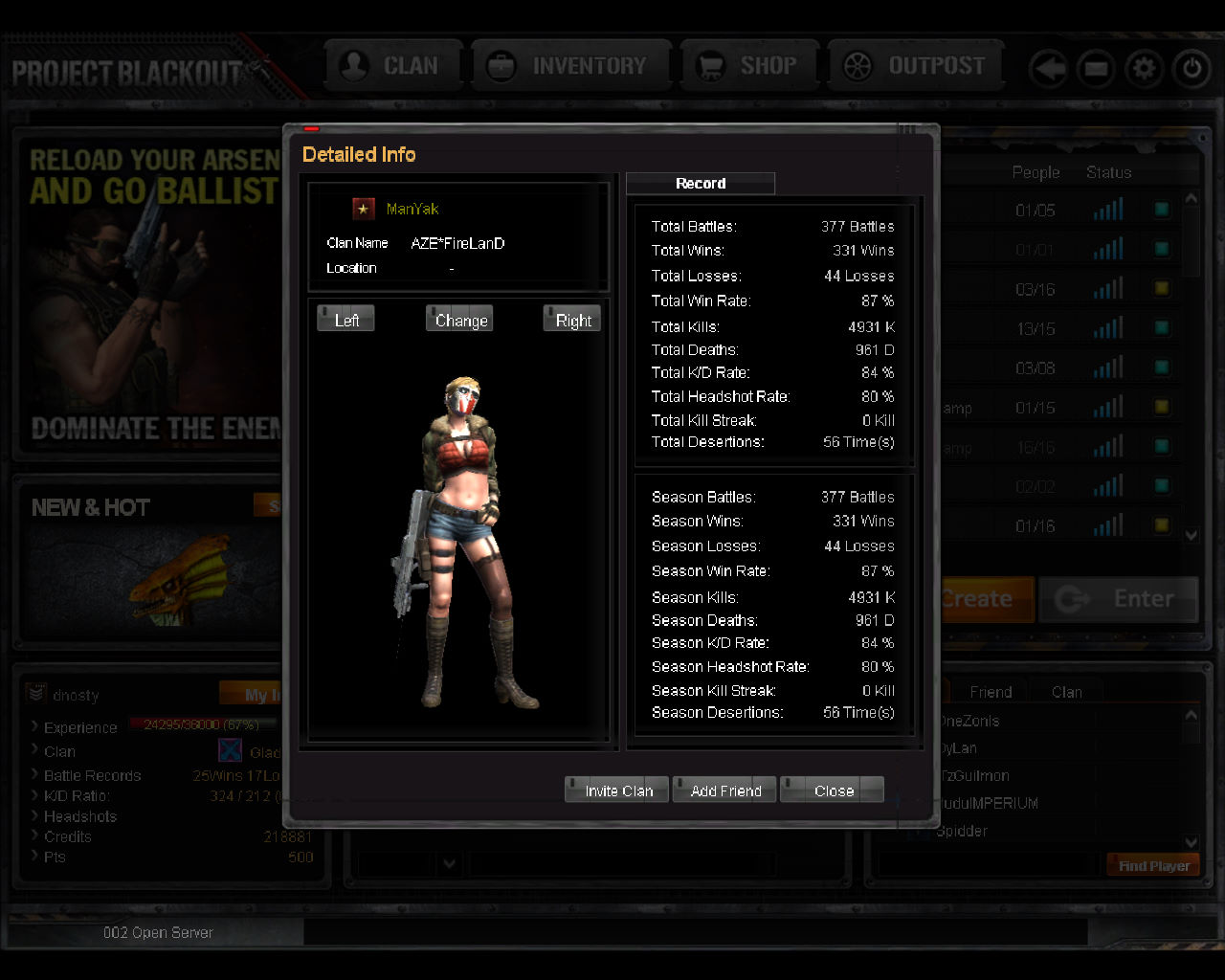The height and width of the screenshot is (980, 1225).
Task: Close the Detailed Info dialog
Action: point(833,791)
